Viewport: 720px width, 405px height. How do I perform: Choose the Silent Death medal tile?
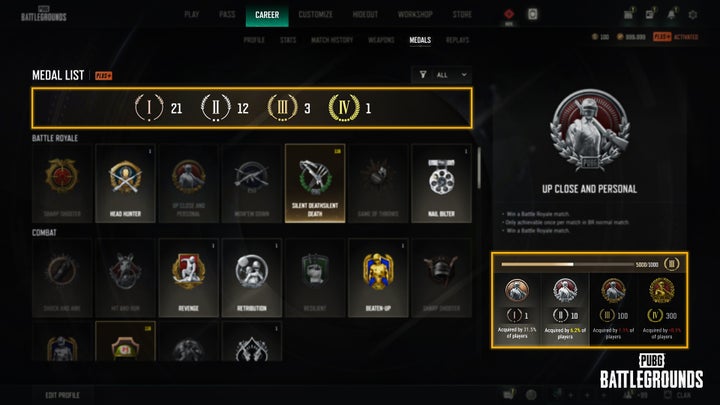[x=315, y=182]
